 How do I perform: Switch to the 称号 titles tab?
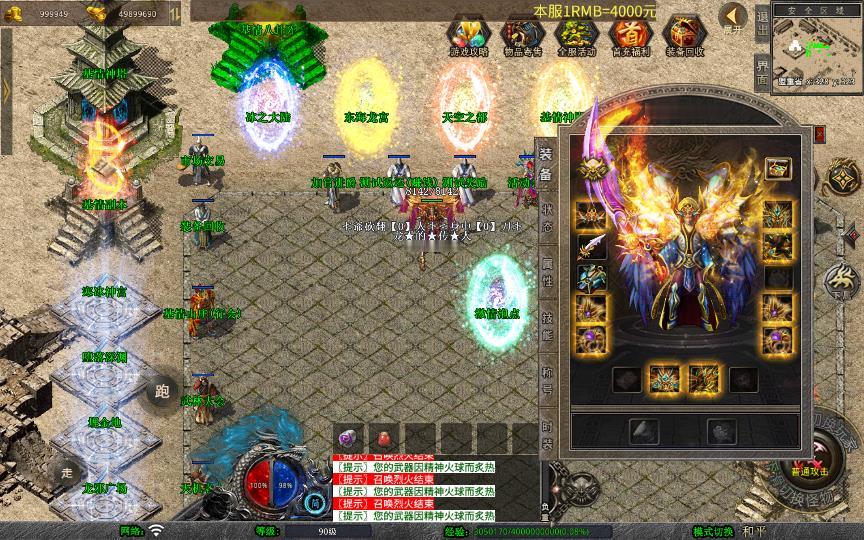click(547, 378)
